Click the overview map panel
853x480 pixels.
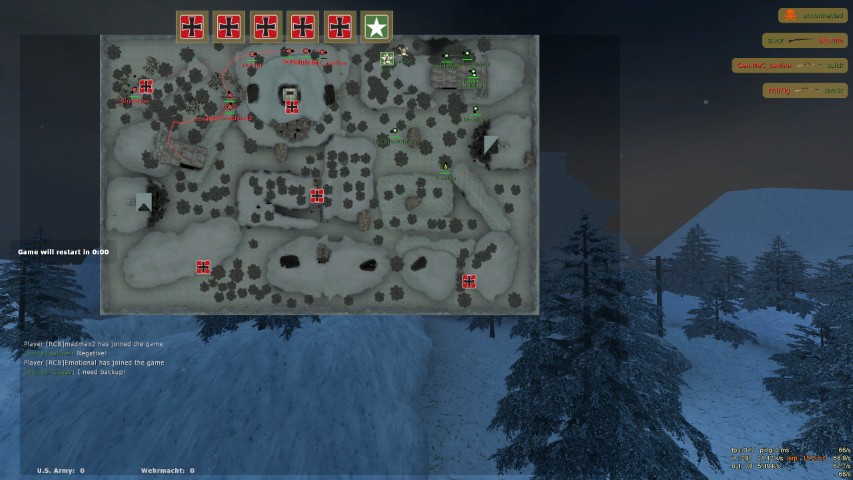(319, 175)
